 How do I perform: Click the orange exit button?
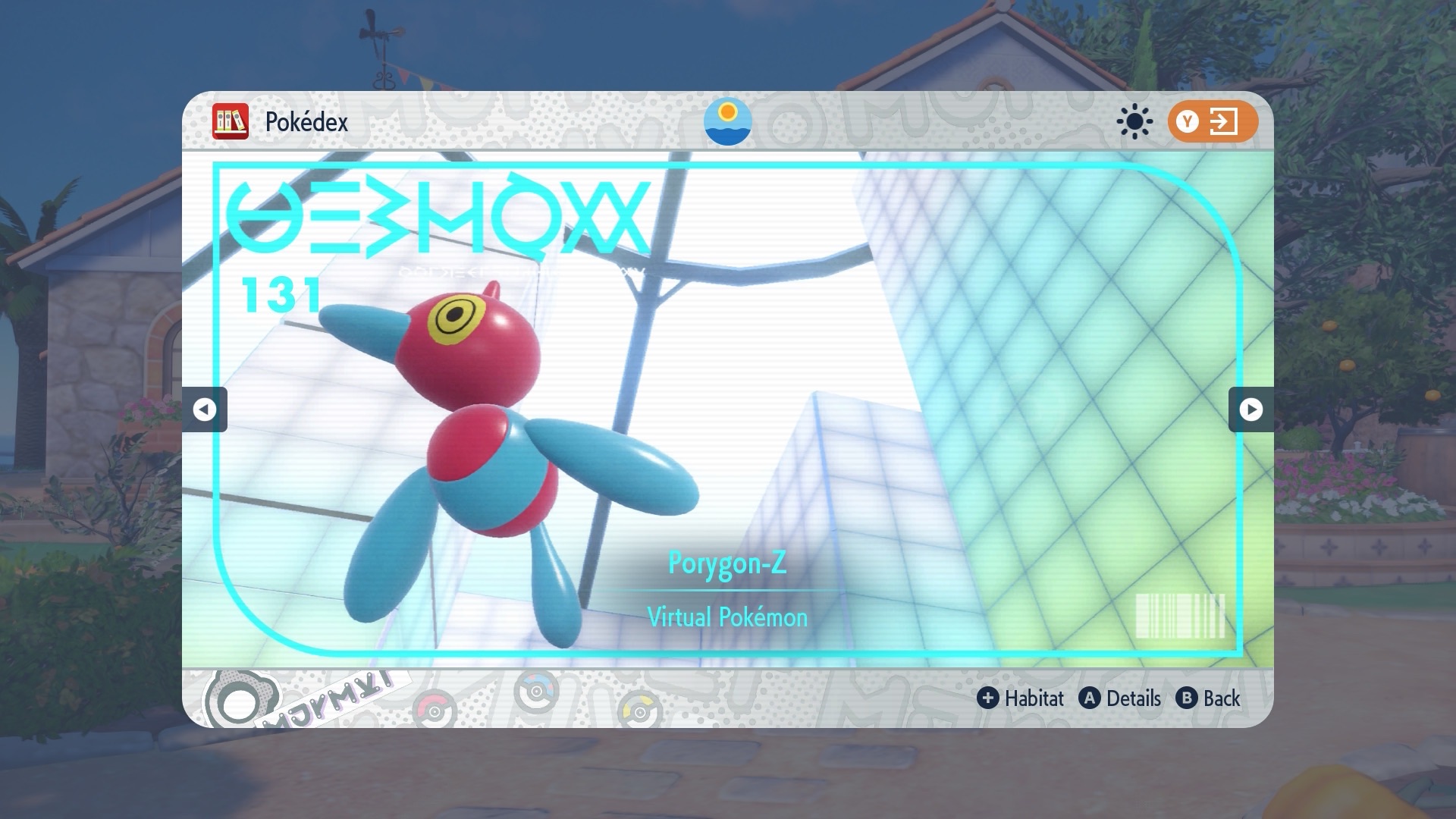coord(1212,121)
